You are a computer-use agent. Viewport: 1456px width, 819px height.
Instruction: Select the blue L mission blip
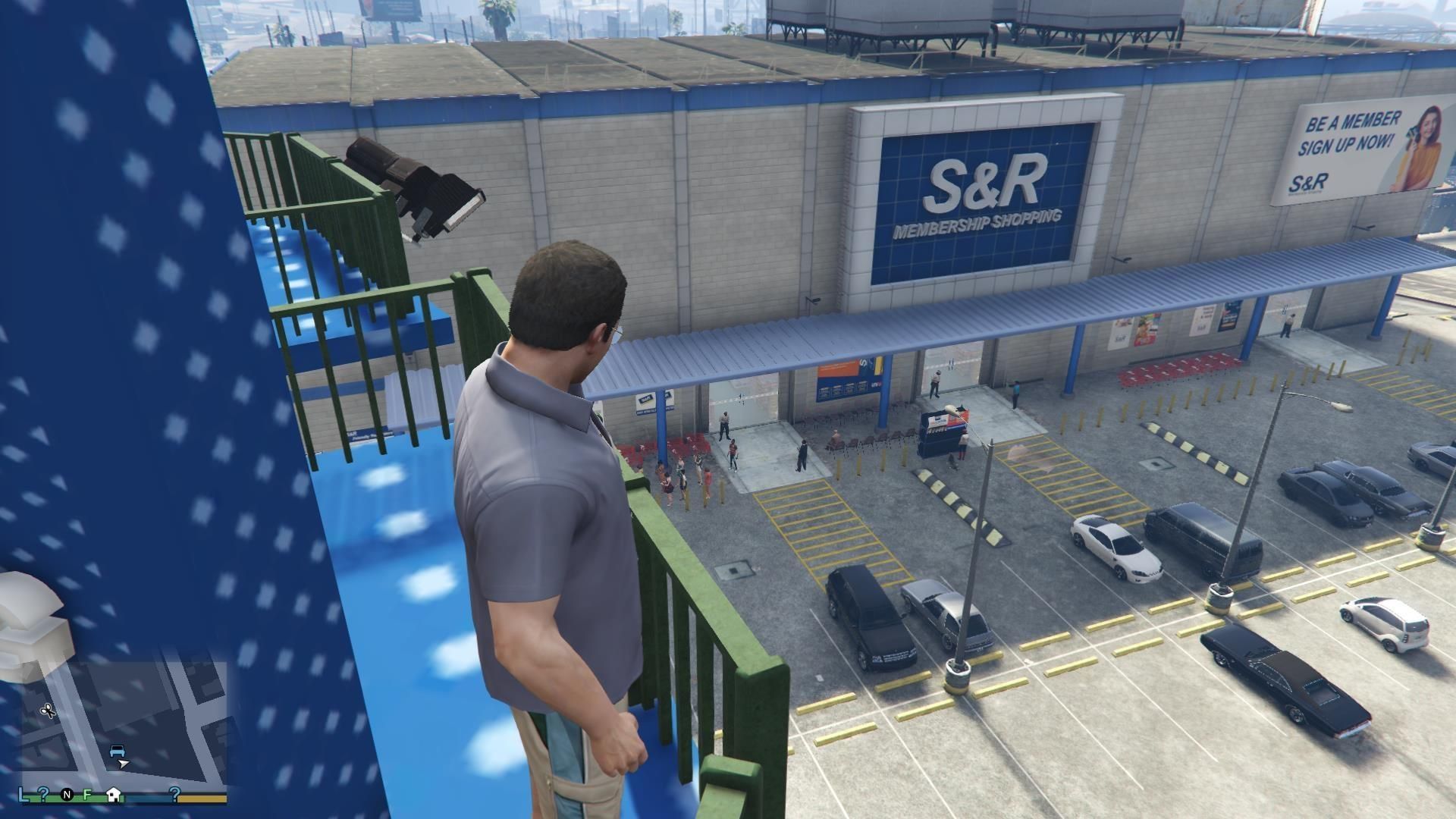point(24,795)
